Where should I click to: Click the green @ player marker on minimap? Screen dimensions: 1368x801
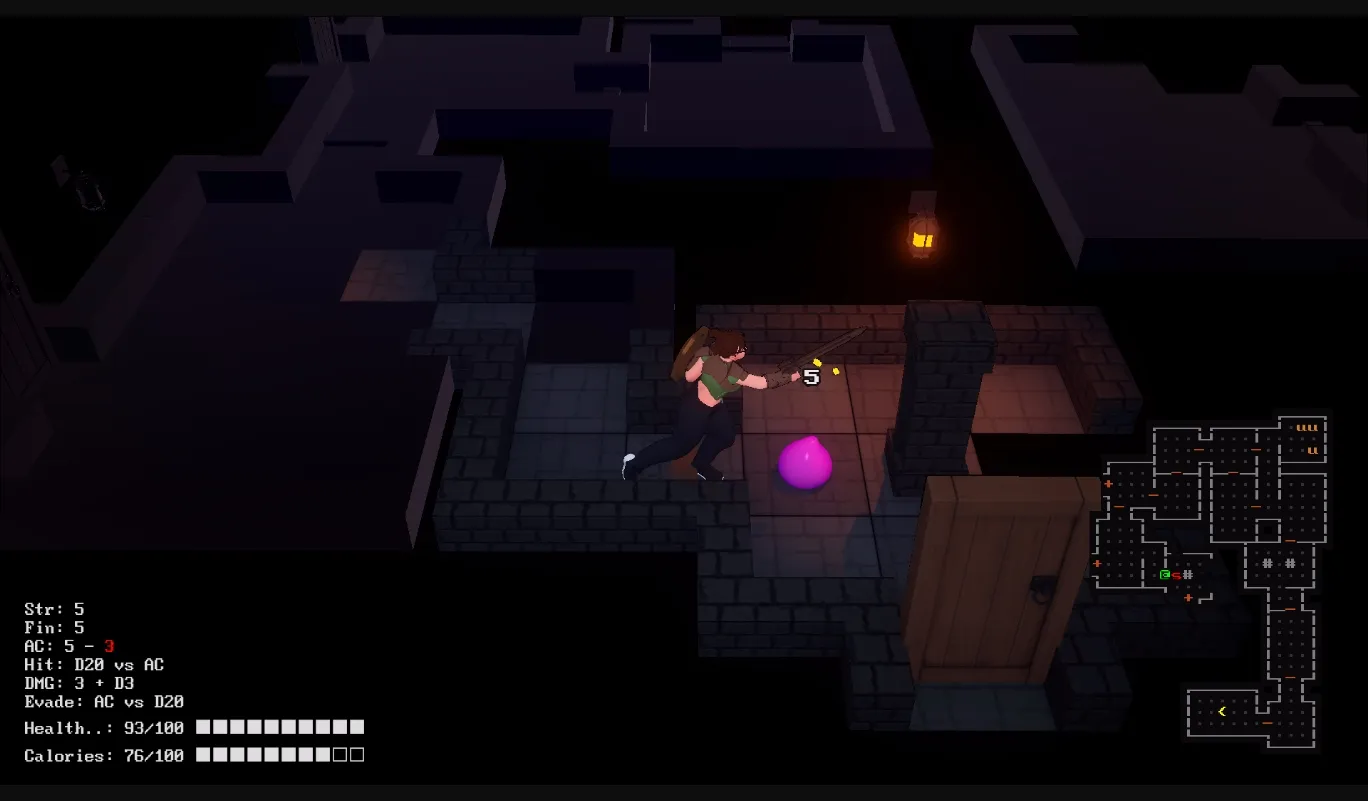click(x=1164, y=573)
